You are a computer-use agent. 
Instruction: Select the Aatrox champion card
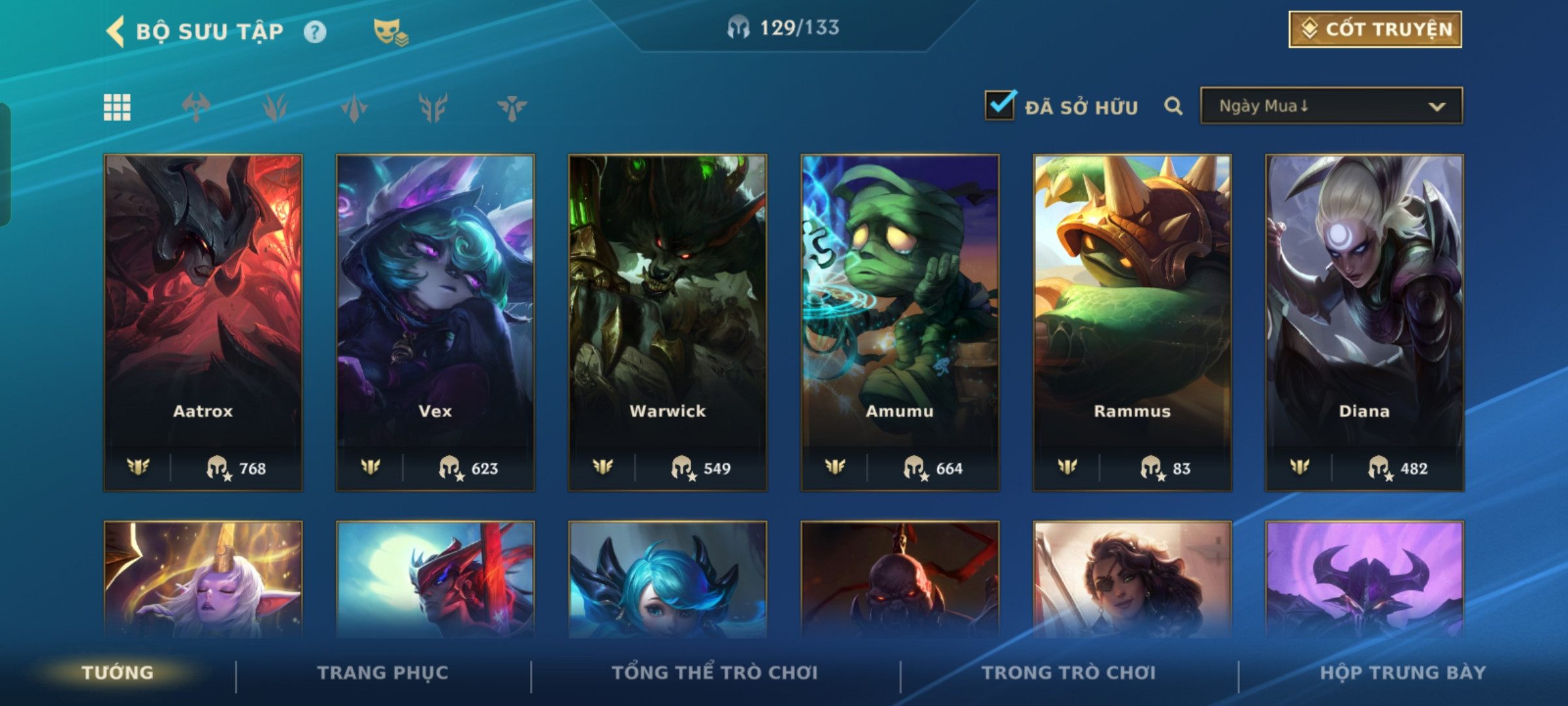(x=203, y=322)
